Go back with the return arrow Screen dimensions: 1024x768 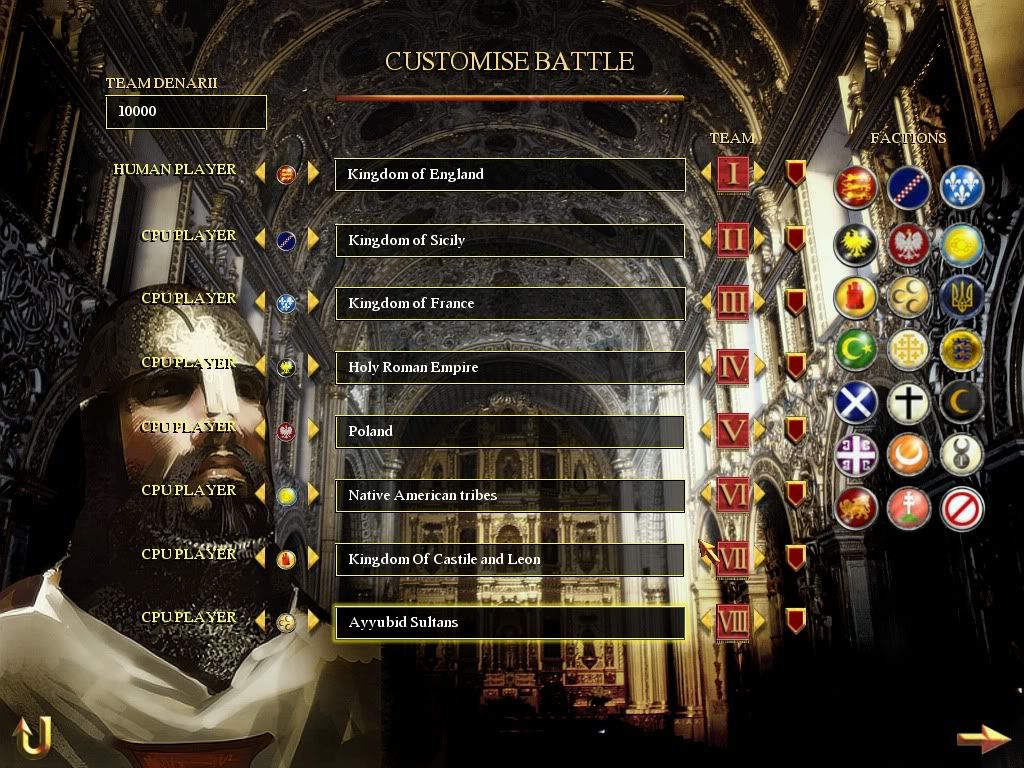[32, 736]
